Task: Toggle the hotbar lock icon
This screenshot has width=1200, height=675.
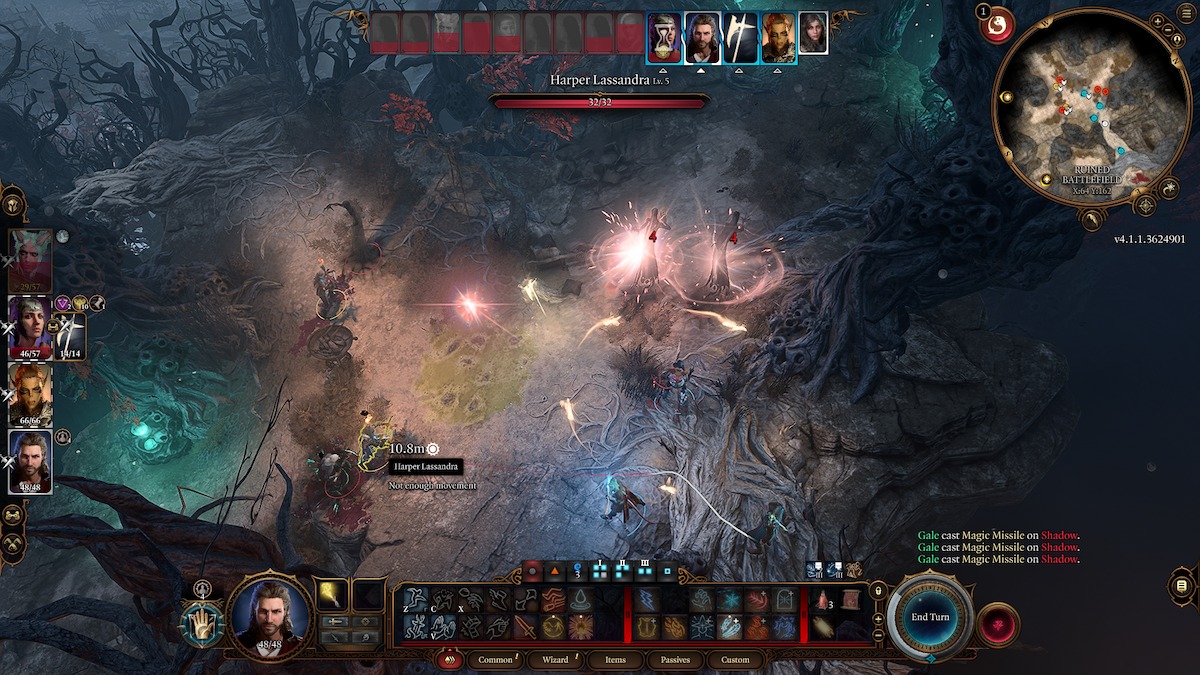Action: tap(878, 591)
